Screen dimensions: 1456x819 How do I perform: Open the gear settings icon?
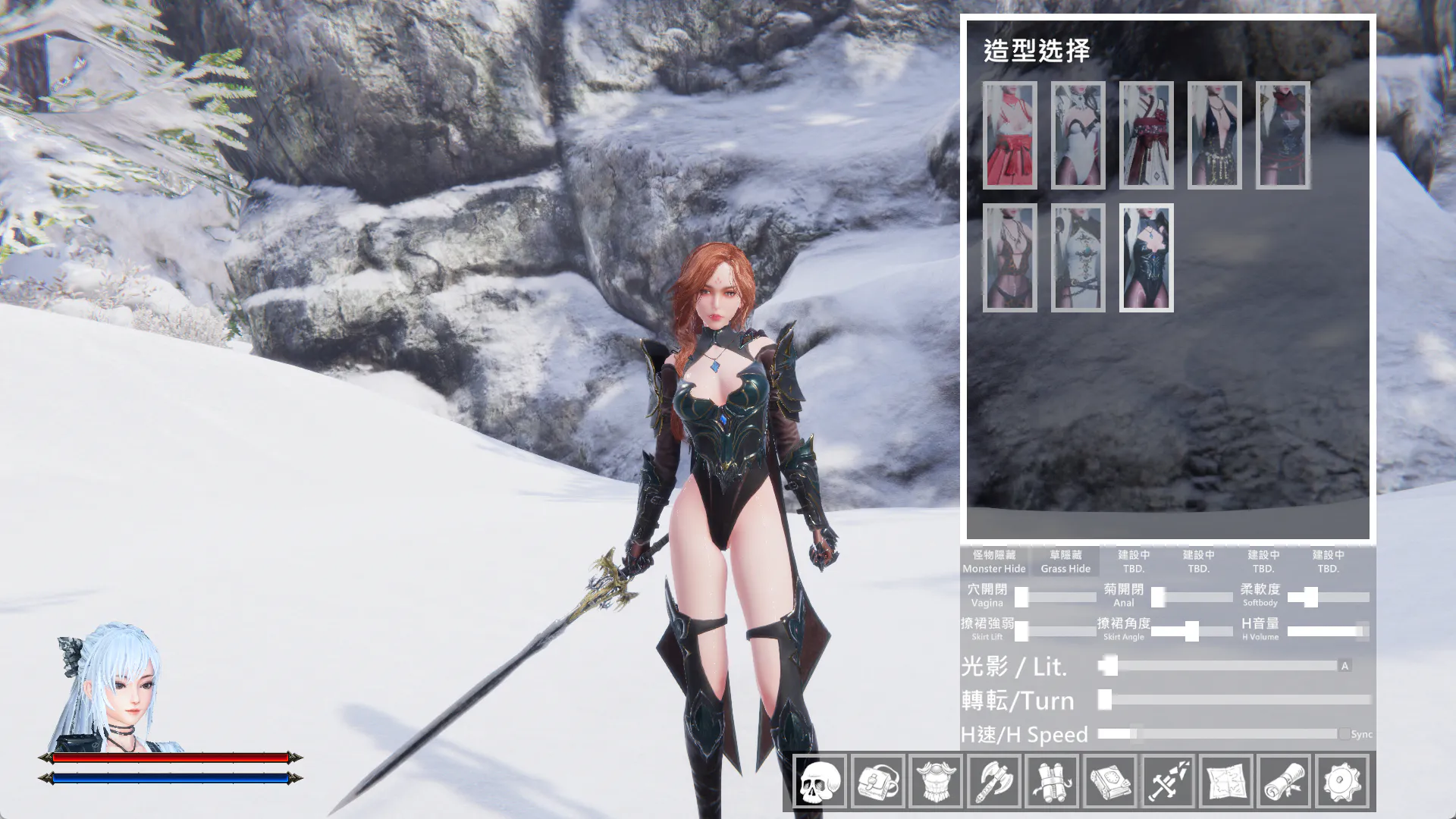tap(1342, 781)
